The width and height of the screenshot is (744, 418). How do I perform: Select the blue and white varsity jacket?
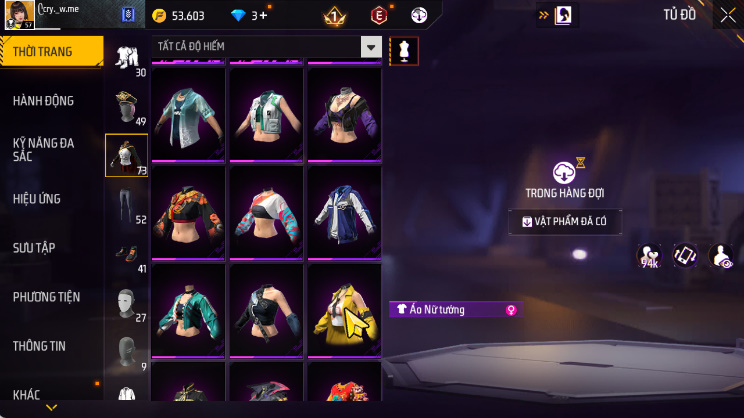[343, 213]
